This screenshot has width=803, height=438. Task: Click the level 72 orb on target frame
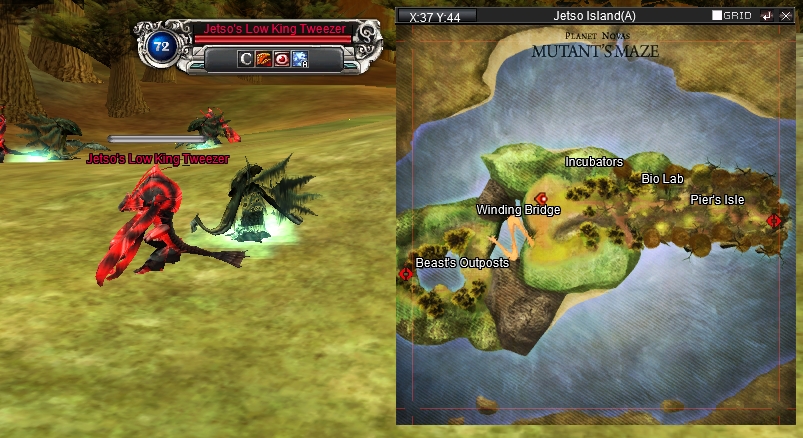160,46
